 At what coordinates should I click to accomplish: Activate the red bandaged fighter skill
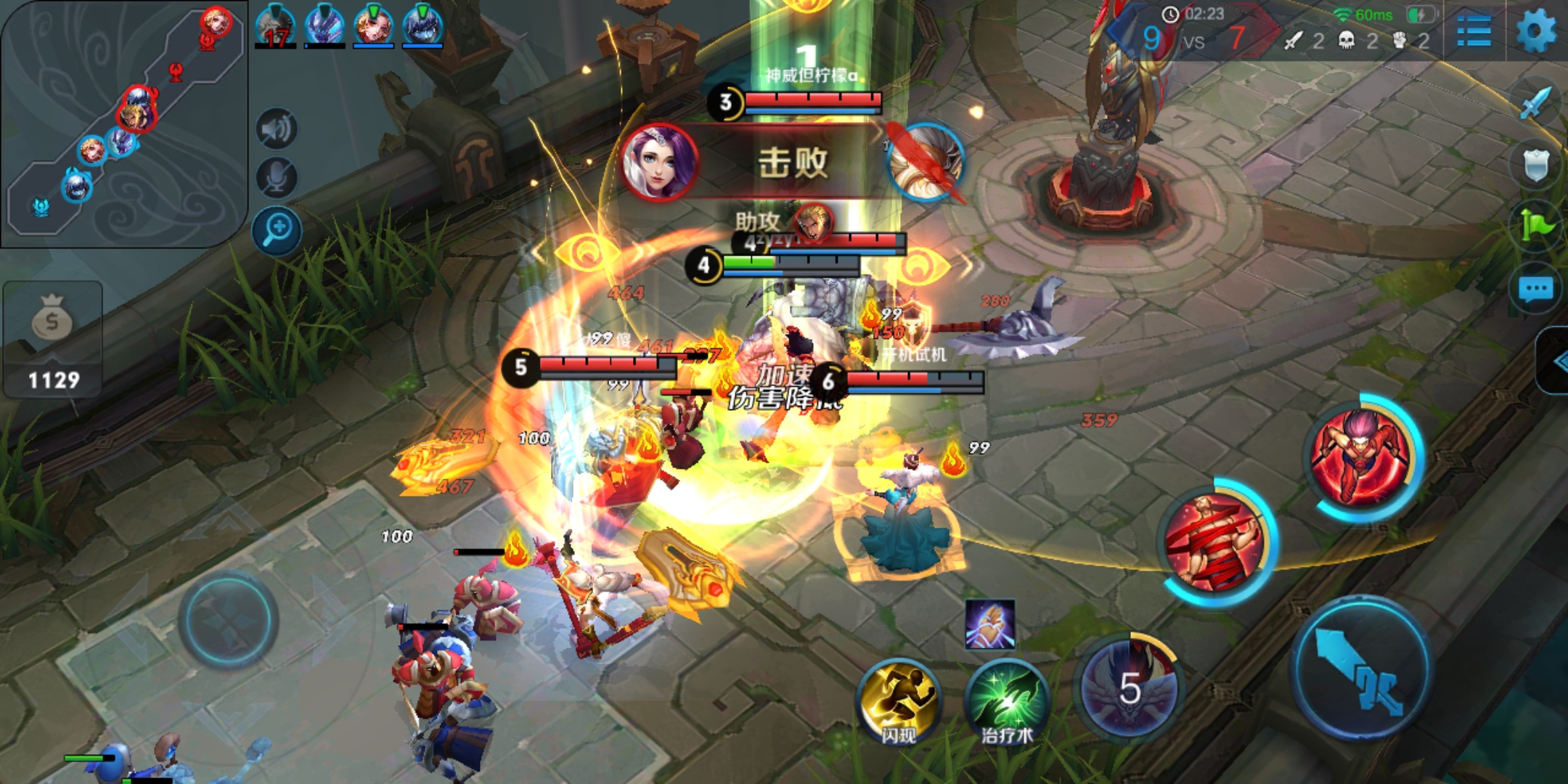click(x=1214, y=541)
